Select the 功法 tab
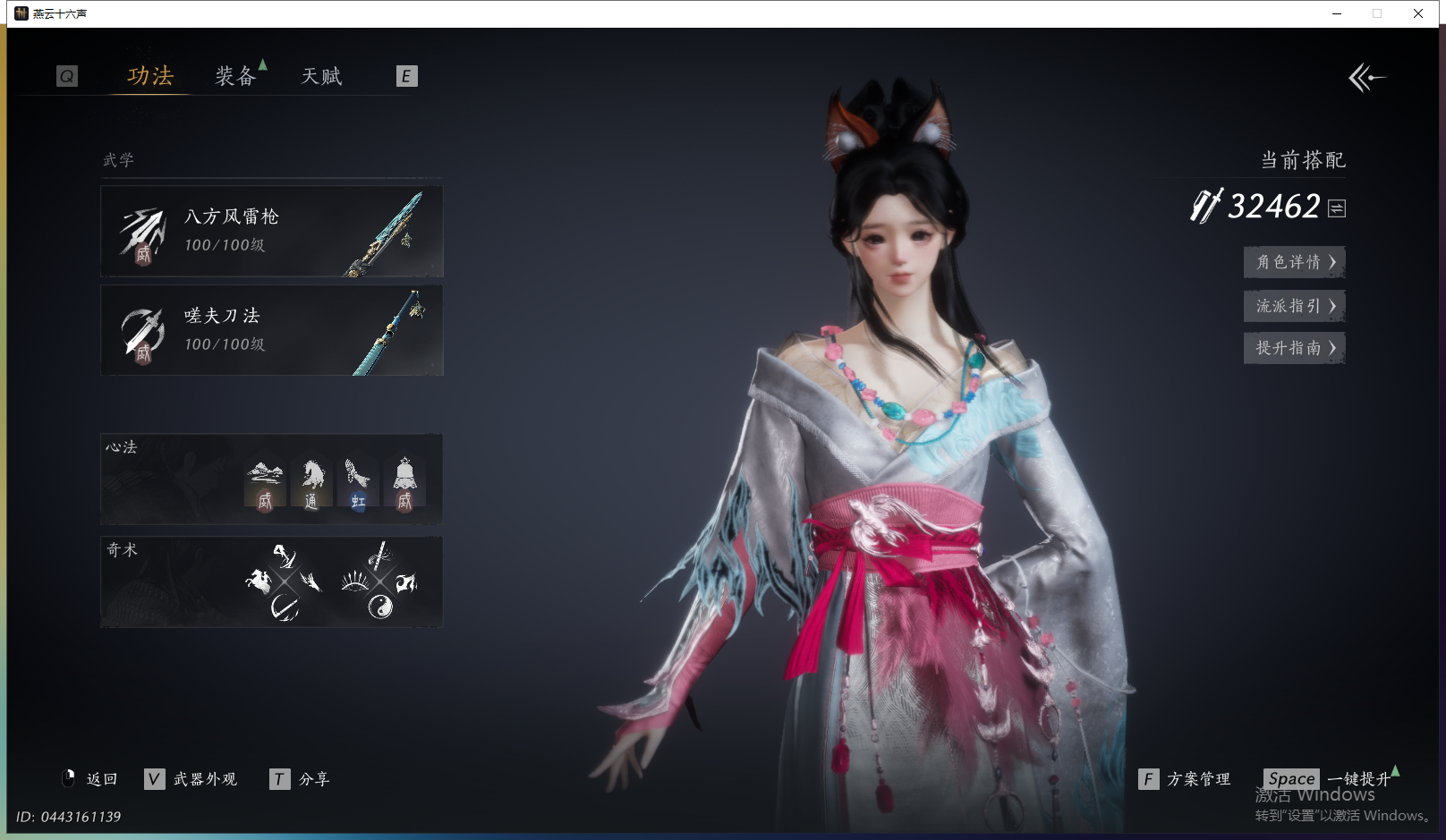 tap(149, 77)
